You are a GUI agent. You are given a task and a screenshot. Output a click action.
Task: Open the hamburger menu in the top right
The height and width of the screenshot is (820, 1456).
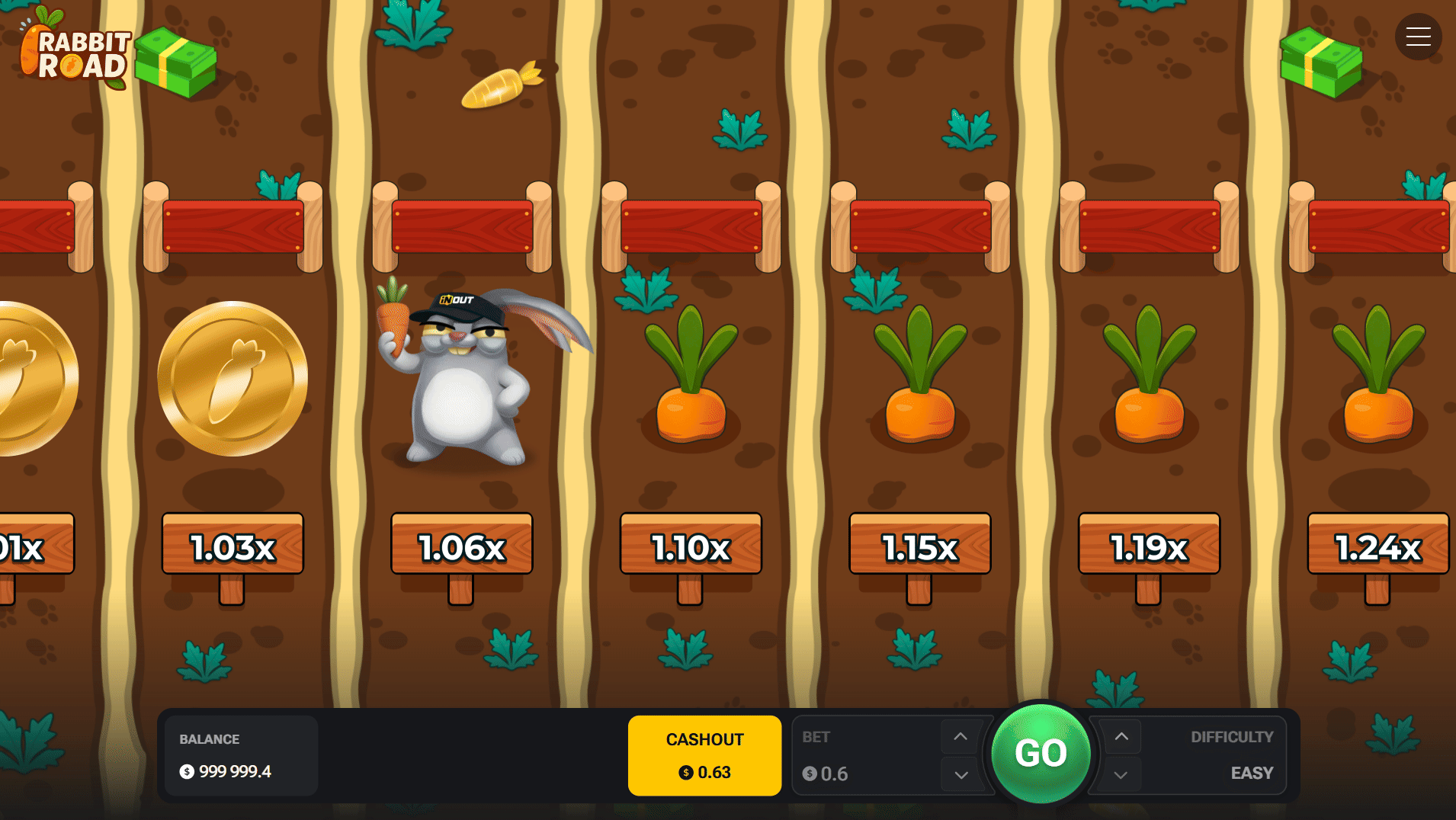pyautogui.click(x=1418, y=36)
